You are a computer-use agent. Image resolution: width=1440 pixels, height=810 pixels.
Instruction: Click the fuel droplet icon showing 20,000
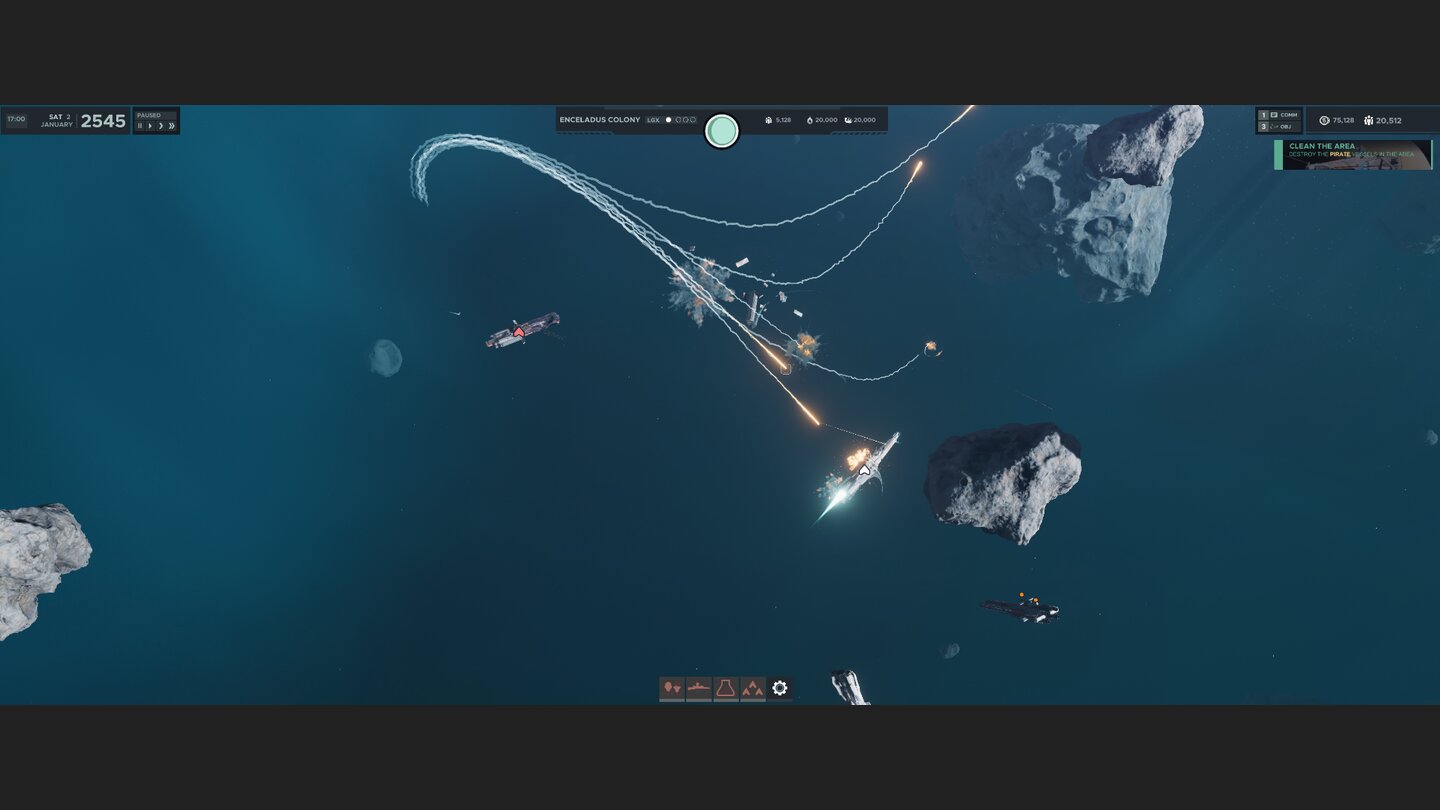810,119
